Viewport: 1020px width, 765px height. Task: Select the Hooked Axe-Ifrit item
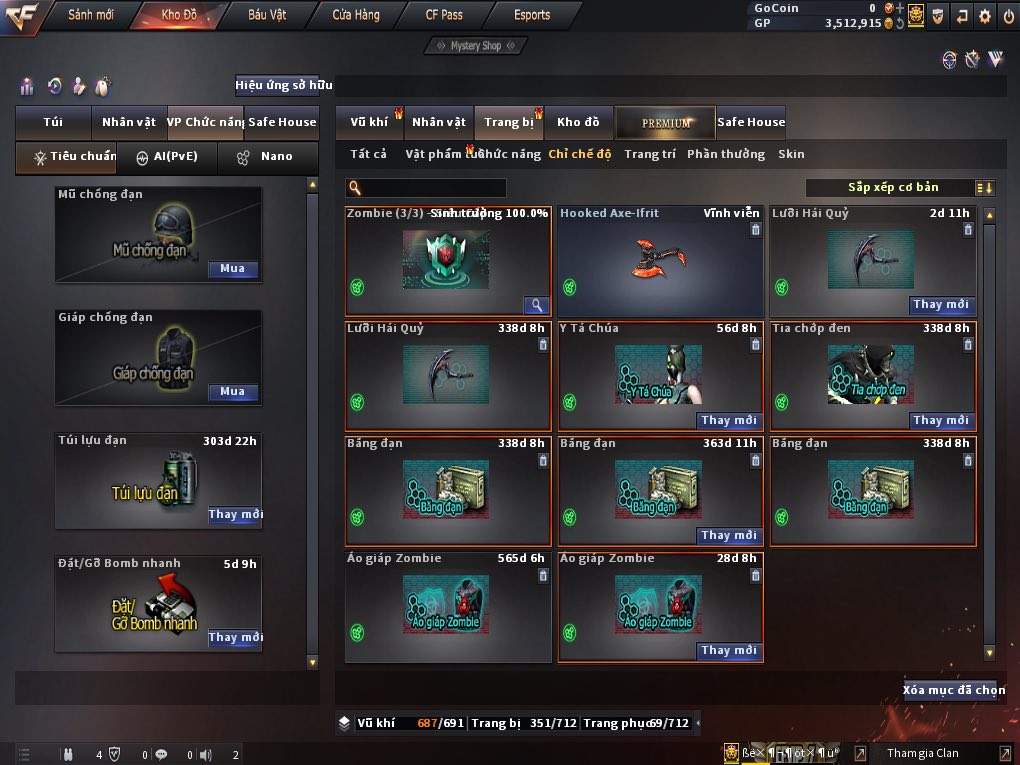pos(659,259)
